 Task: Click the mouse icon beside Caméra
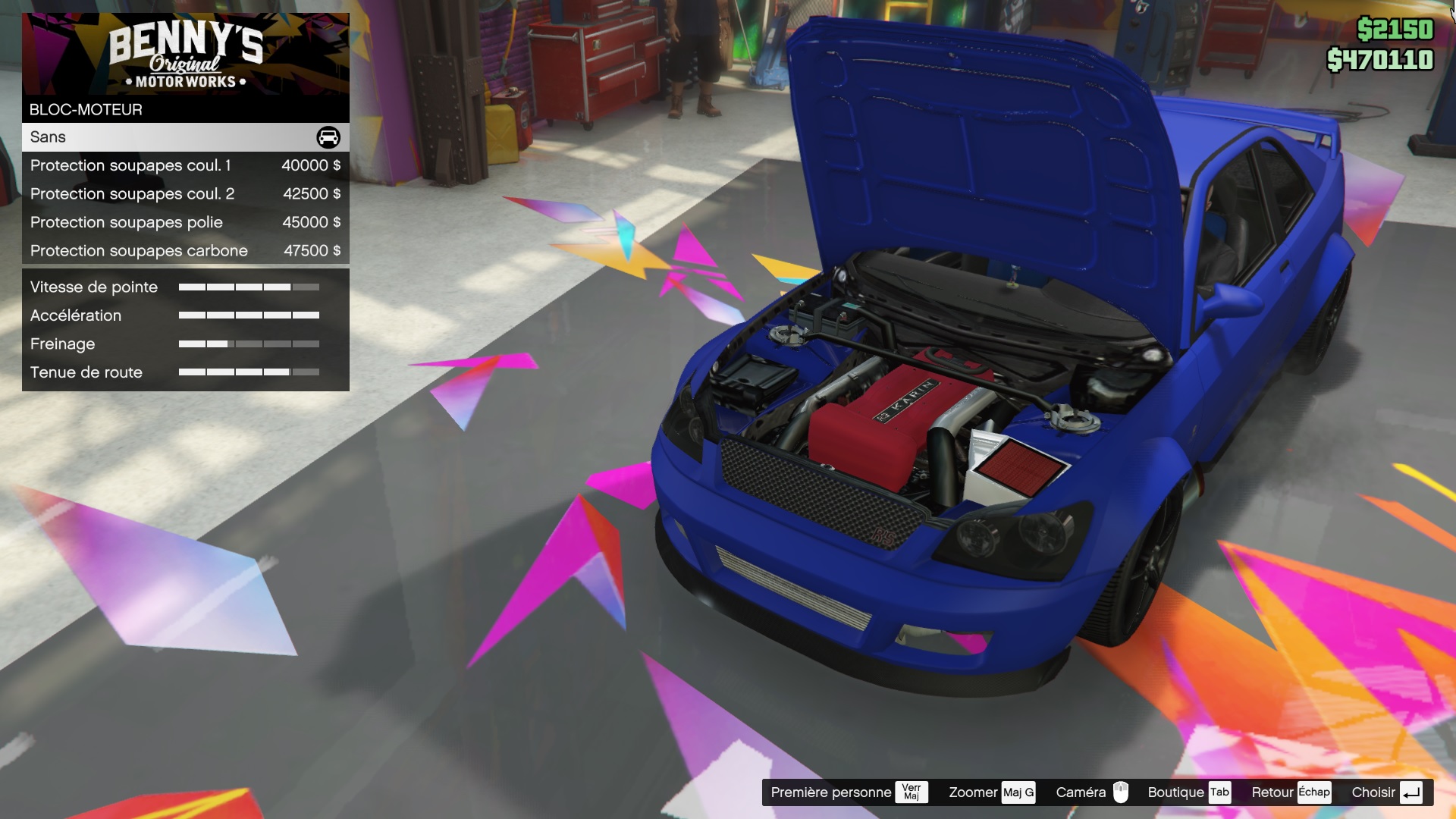point(1122,792)
